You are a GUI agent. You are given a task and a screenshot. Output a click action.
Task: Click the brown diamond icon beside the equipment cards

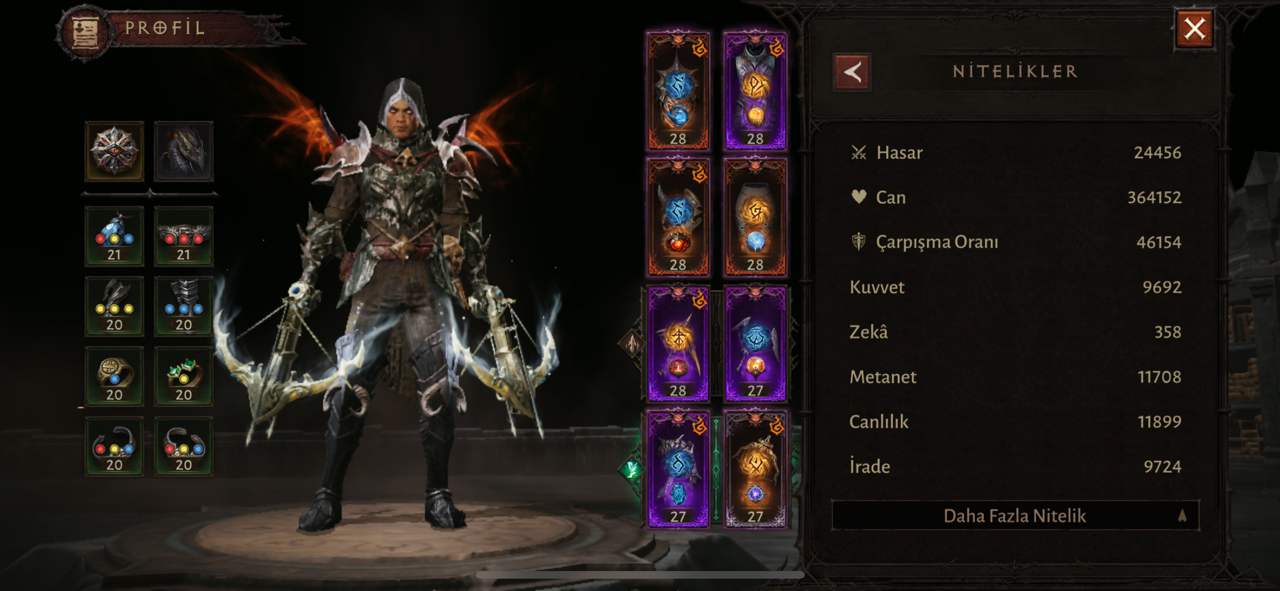(632, 344)
